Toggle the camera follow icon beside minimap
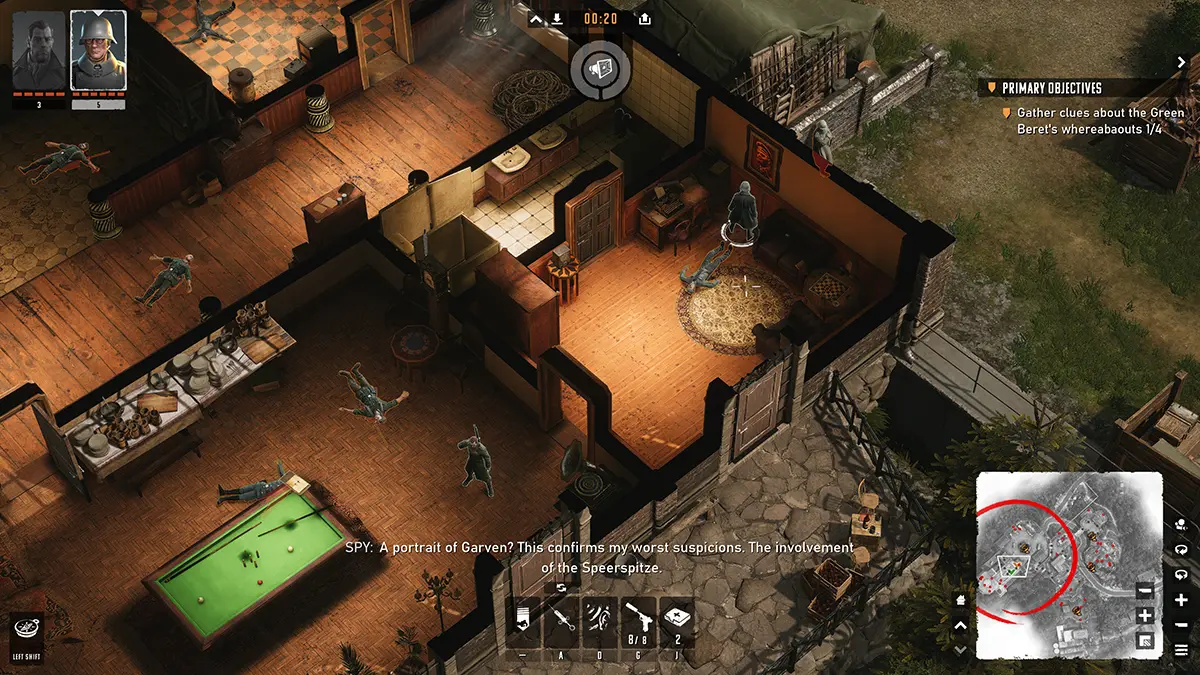The width and height of the screenshot is (1200, 675). pyautogui.click(x=1182, y=523)
